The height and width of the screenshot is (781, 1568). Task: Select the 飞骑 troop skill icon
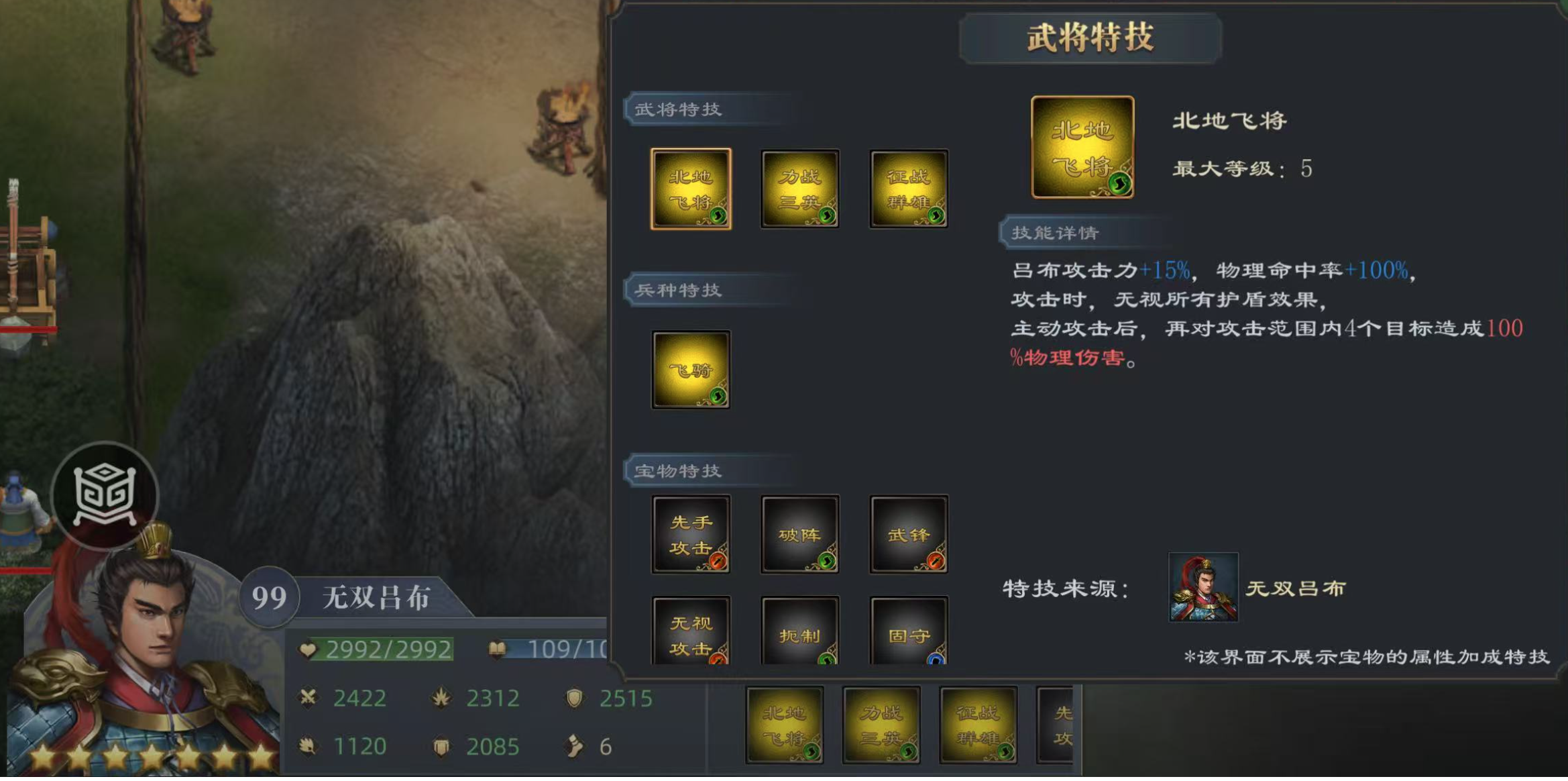point(691,370)
